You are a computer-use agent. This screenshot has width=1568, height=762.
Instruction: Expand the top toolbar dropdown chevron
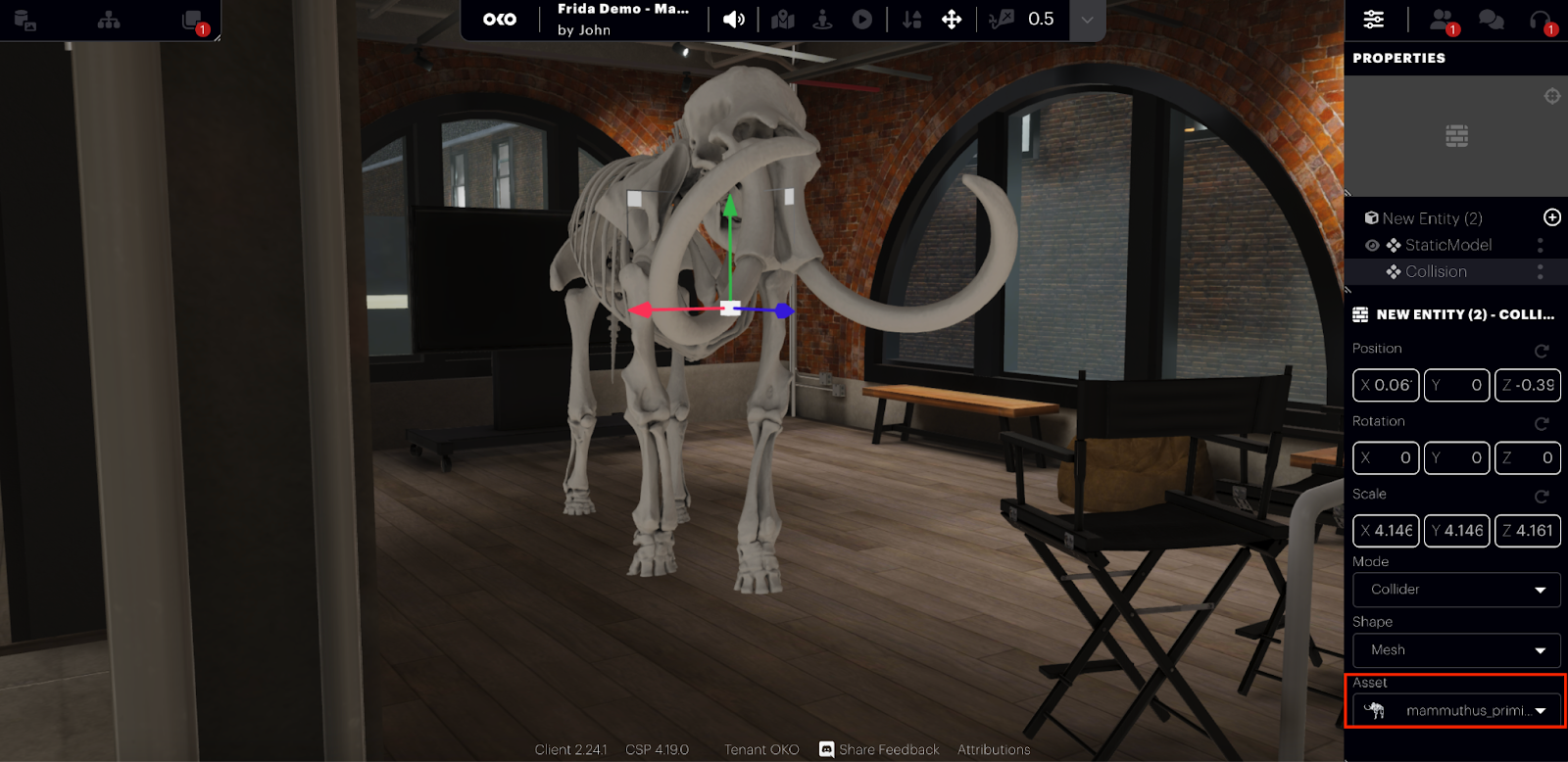[1087, 20]
